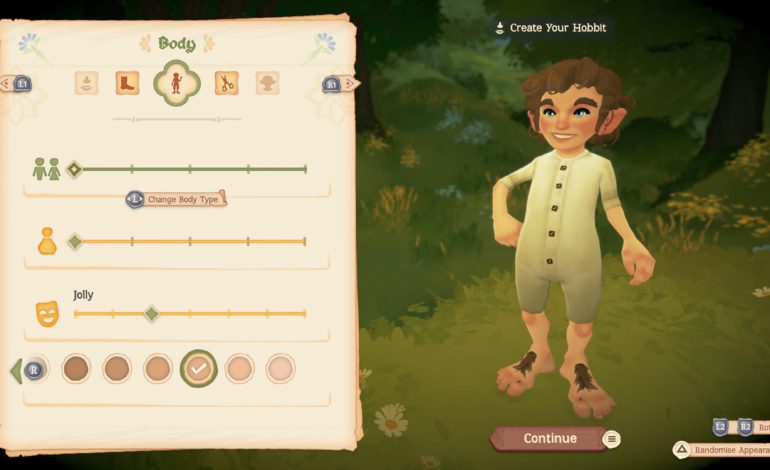Switch to the scissors hair tab
This screenshot has height=470, width=770.
(x=227, y=83)
